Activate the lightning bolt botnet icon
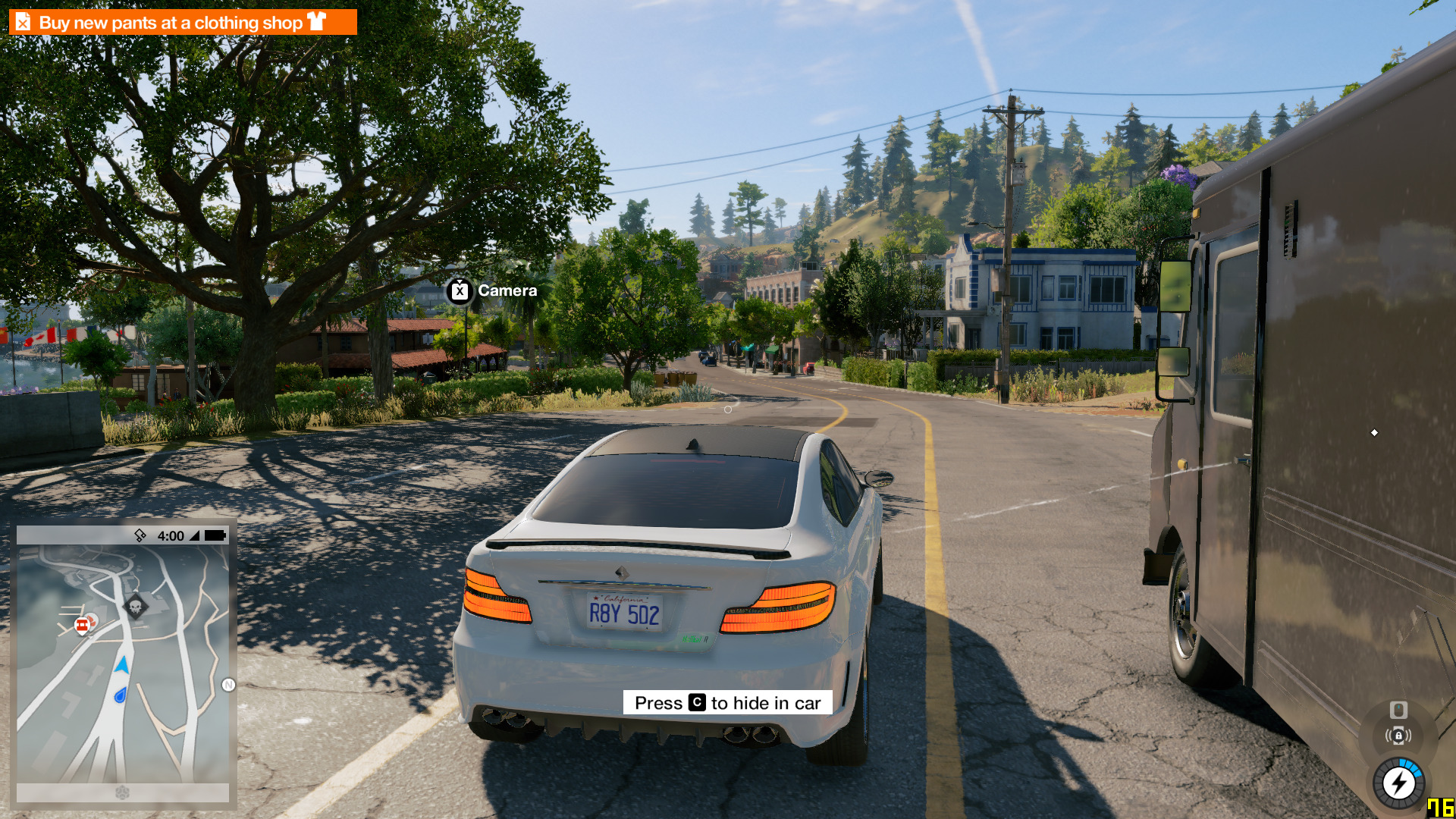The image size is (1456, 819). click(1398, 783)
